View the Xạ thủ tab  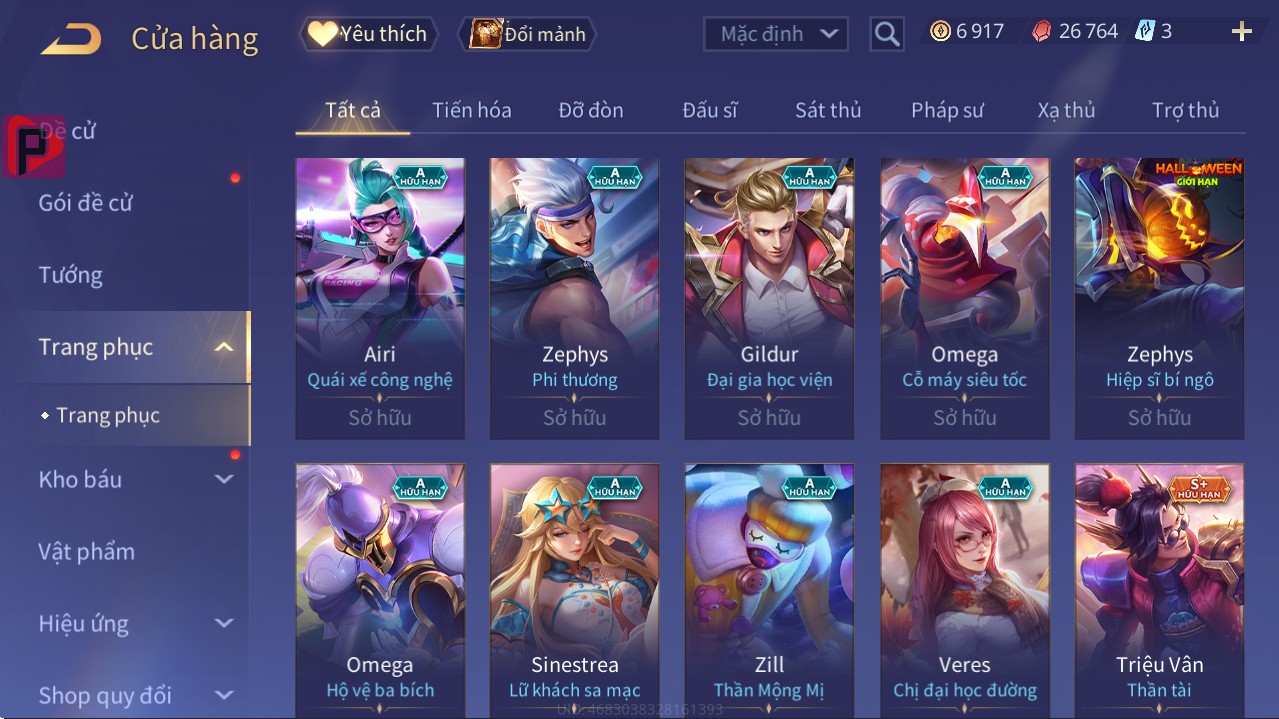[1066, 110]
